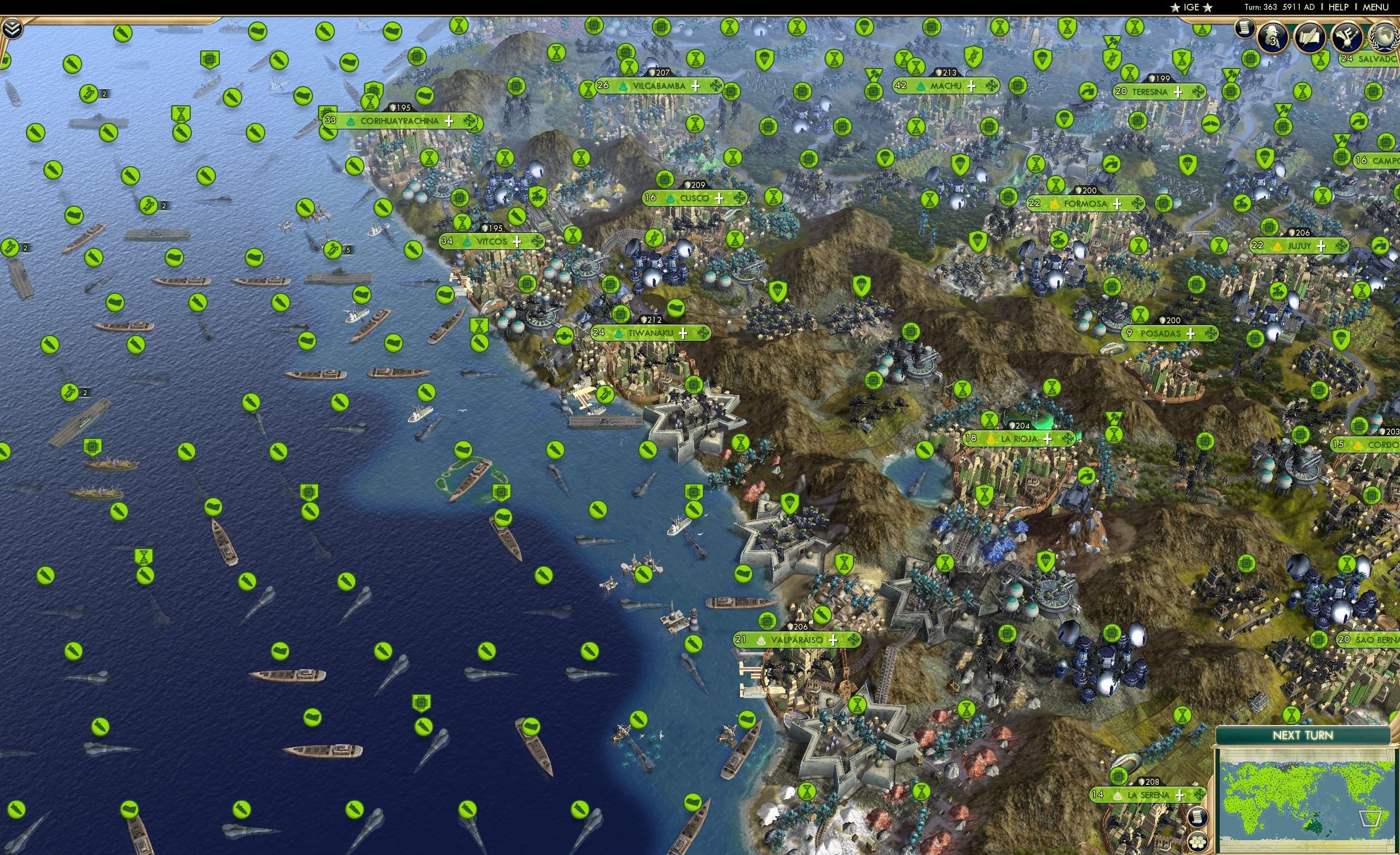The height and width of the screenshot is (855, 1400).
Task: Open the Diplomacy overview quill-and-scroll icon
Action: click(x=1309, y=38)
